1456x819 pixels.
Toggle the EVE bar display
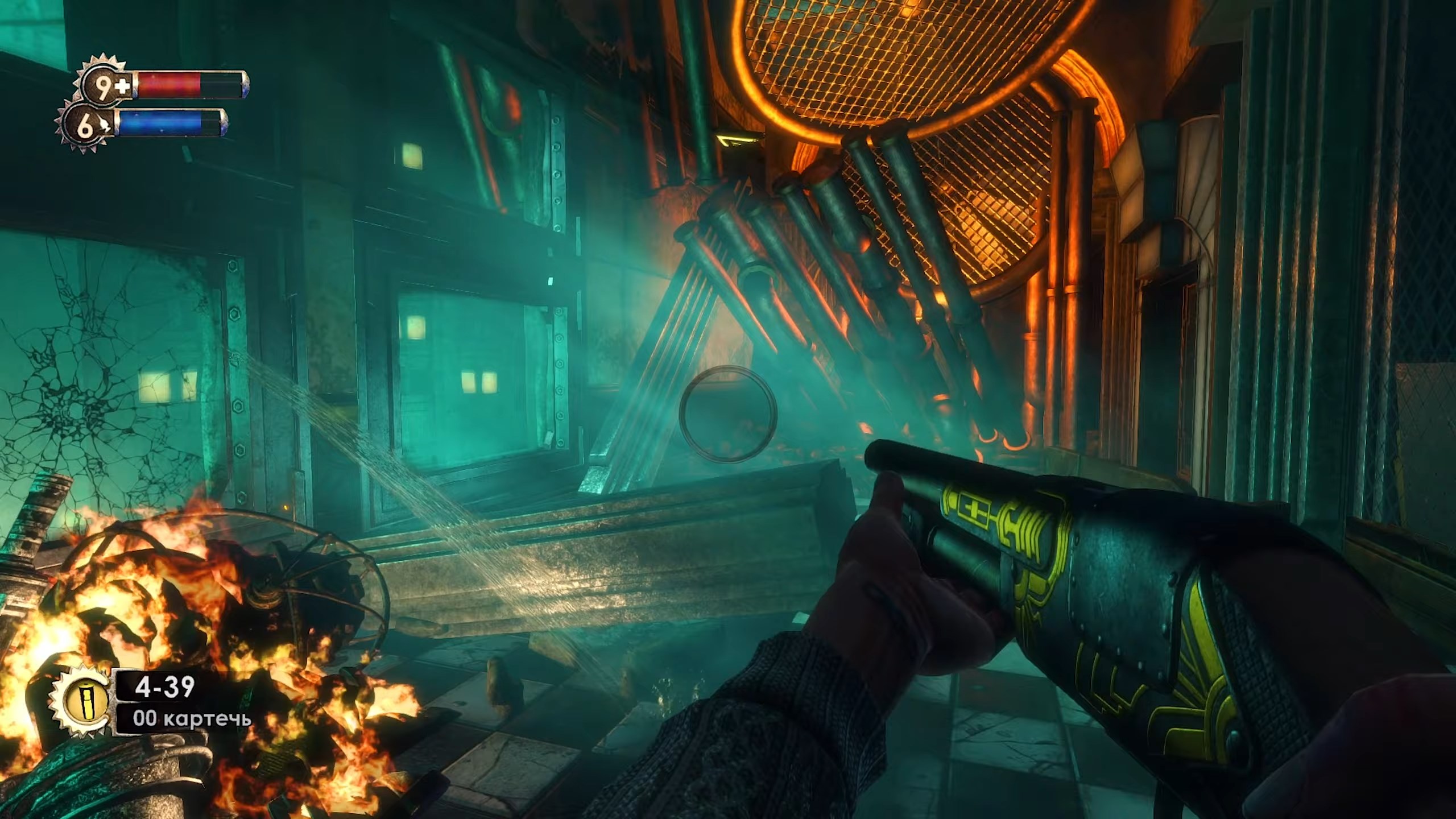click(165, 124)
